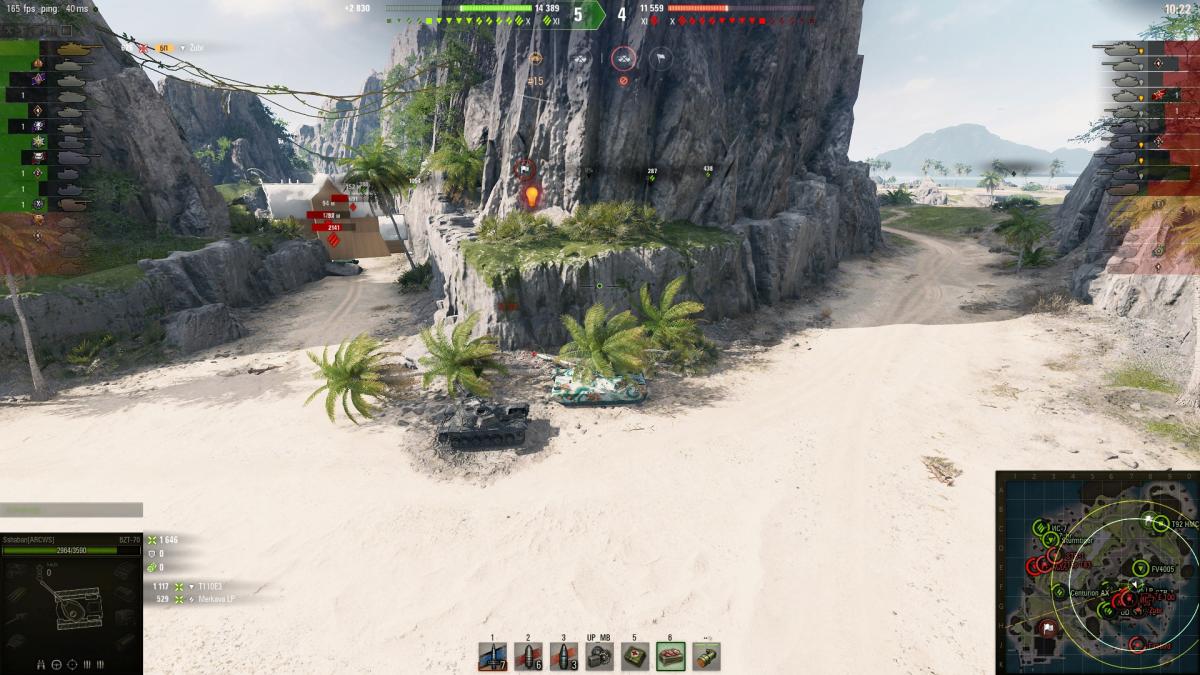Image resolution: width=1200 pixels, height=675 pixels.
Task: Select the green-highlighted food ration consumable
Action: coord(671,656)
